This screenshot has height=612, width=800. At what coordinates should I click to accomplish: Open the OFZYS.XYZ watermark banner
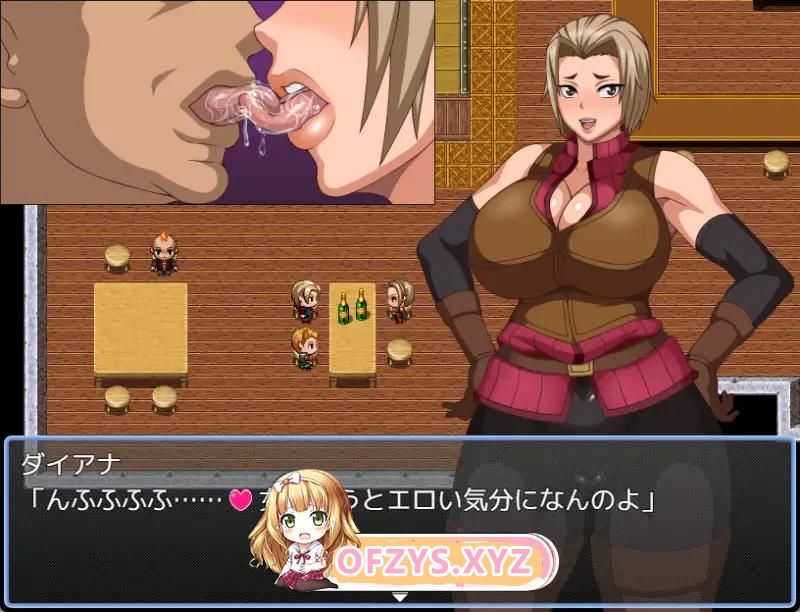tap(436, 561)
